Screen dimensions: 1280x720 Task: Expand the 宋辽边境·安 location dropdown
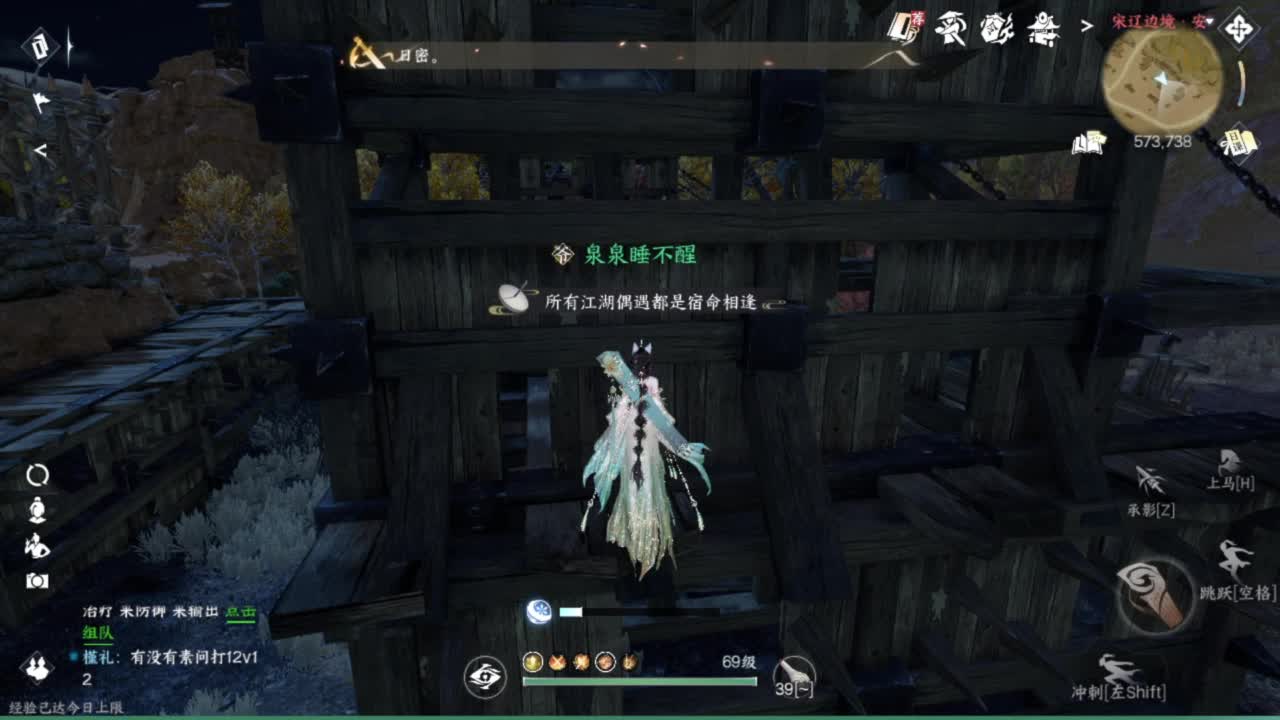point(1160,21)
